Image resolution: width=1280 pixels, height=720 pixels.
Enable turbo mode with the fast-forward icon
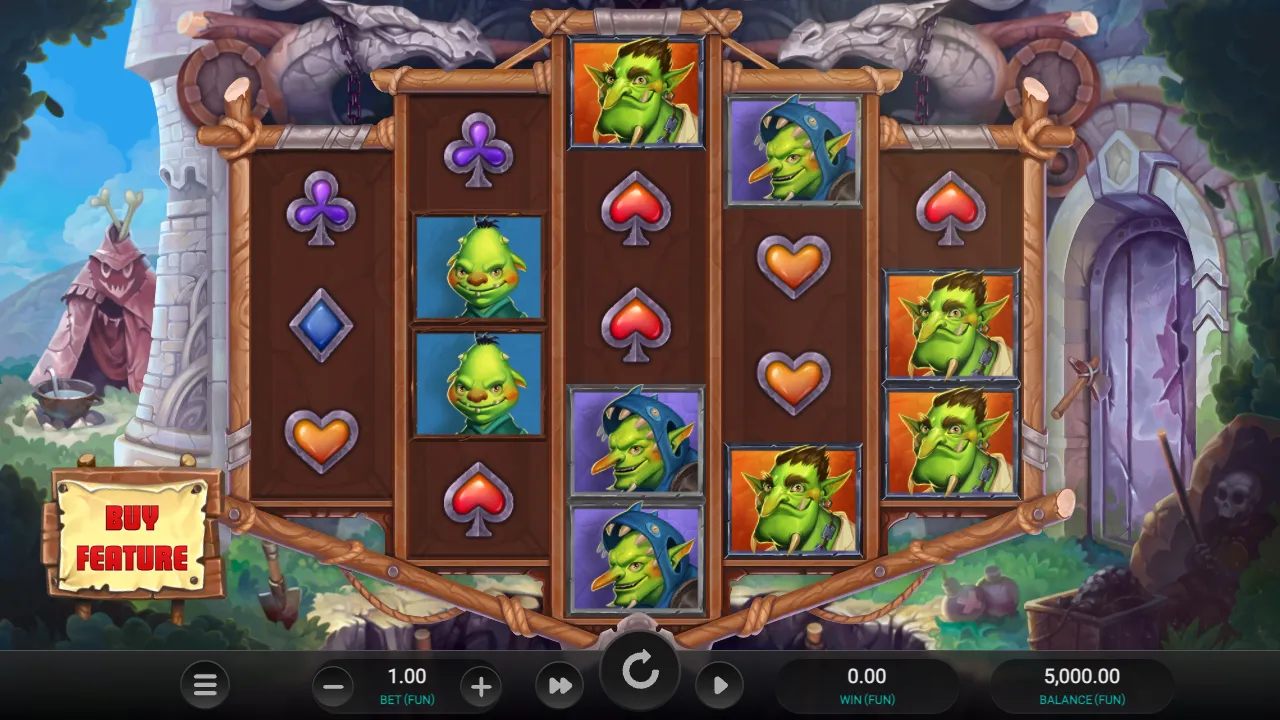pos(558,685)
